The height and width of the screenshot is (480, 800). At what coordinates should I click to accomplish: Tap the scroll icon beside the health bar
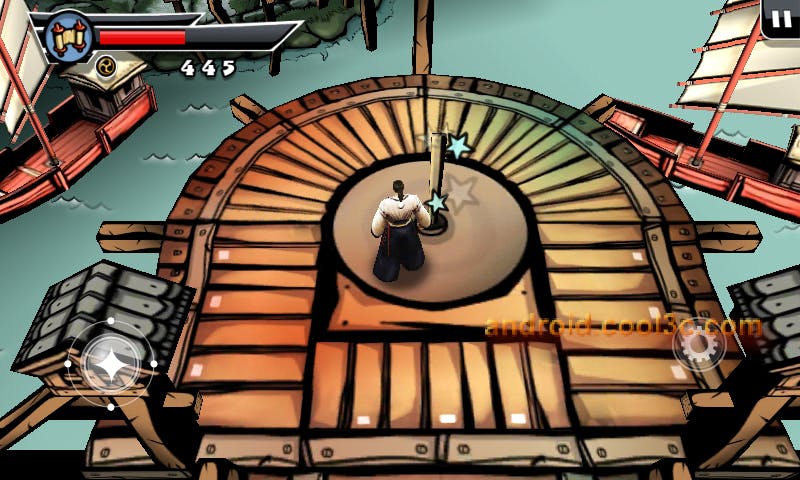69,38
